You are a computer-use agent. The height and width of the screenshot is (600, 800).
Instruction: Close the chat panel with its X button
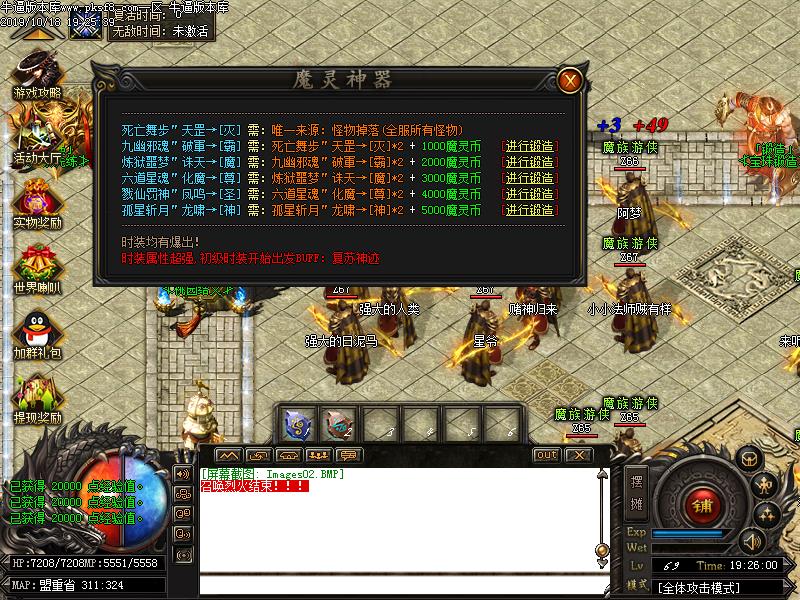click(x=576, y=455)
